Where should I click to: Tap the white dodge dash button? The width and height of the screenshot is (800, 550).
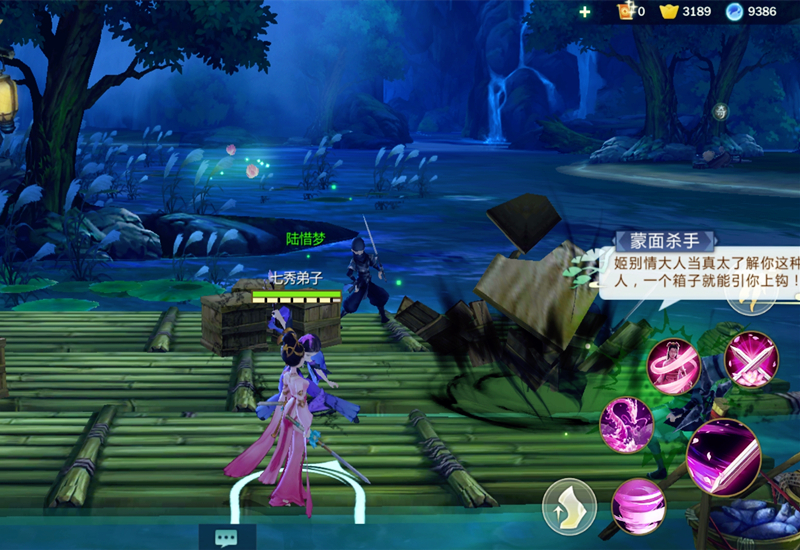tap(569, 507)
